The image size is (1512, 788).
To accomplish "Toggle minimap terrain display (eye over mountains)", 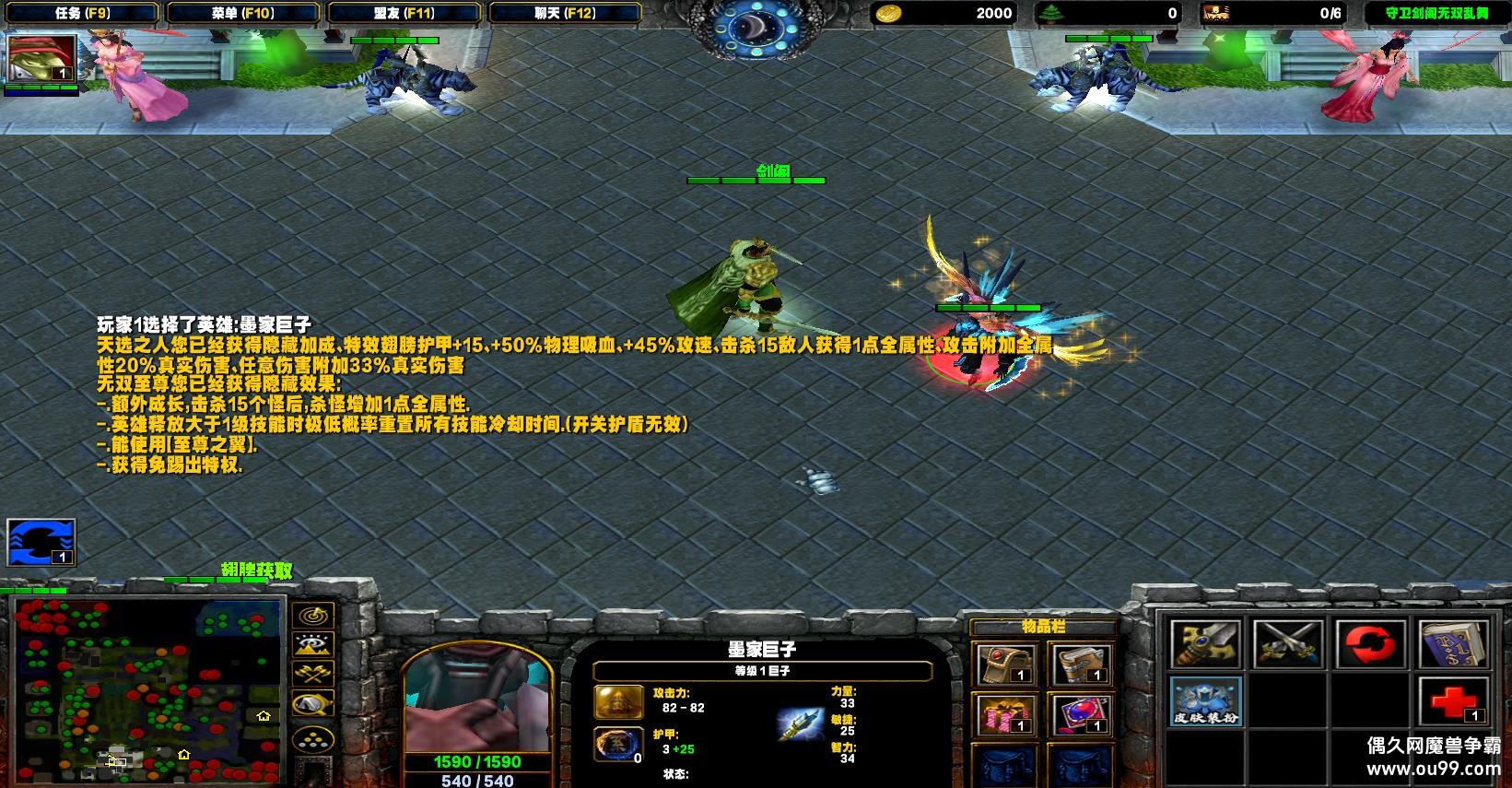I will (313, 644).
